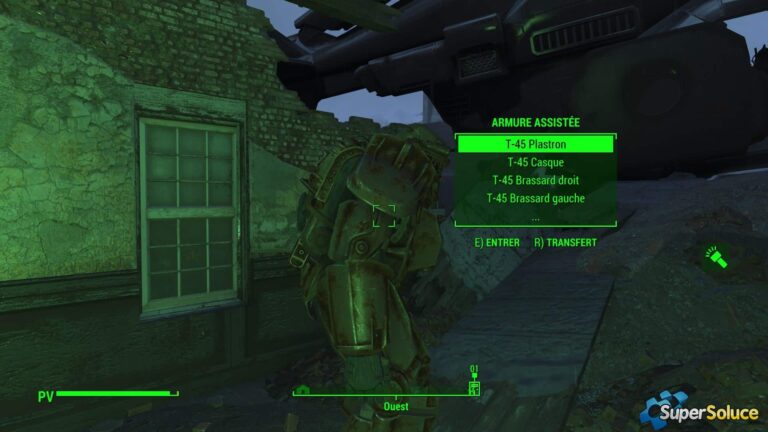Choose T-45 Casque in the list
Screen dimensions: 768x432
(535, 162)
